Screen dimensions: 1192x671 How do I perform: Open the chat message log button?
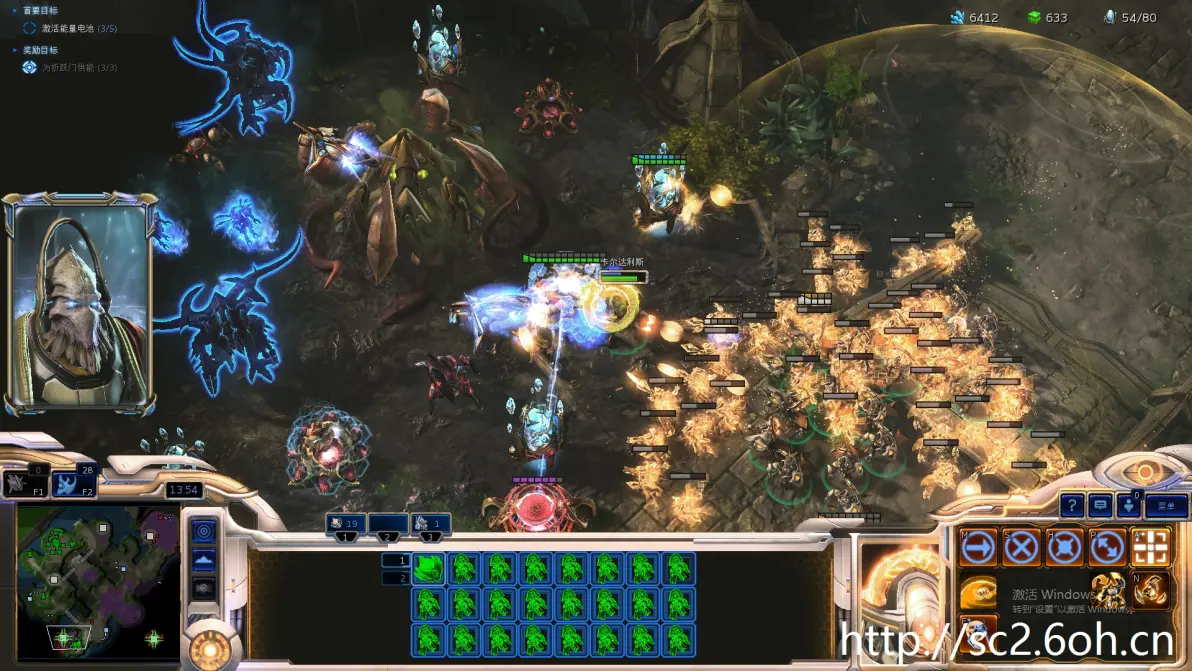(1101, 506)
